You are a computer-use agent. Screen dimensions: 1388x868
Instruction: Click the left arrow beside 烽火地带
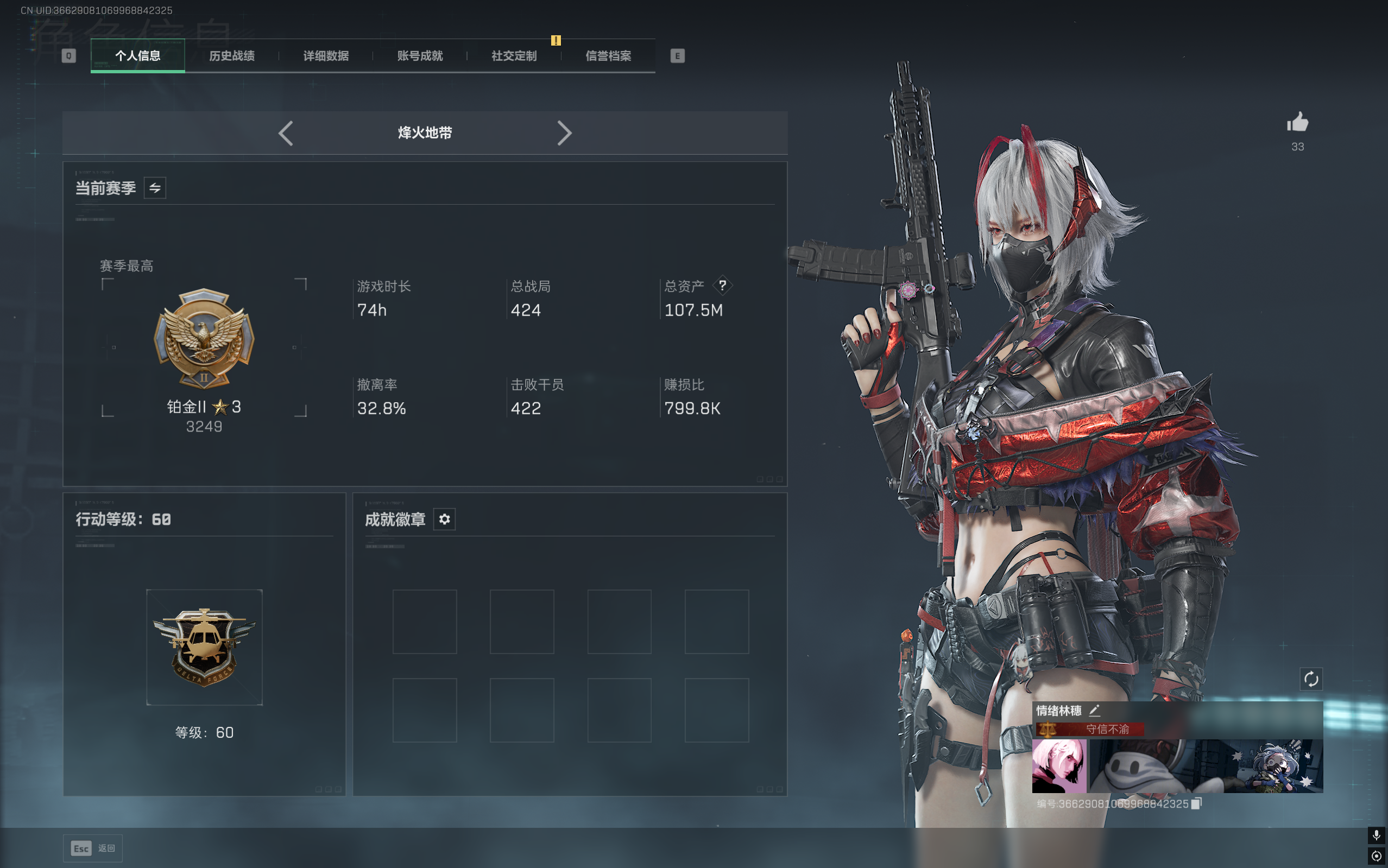tap(286, 133)
